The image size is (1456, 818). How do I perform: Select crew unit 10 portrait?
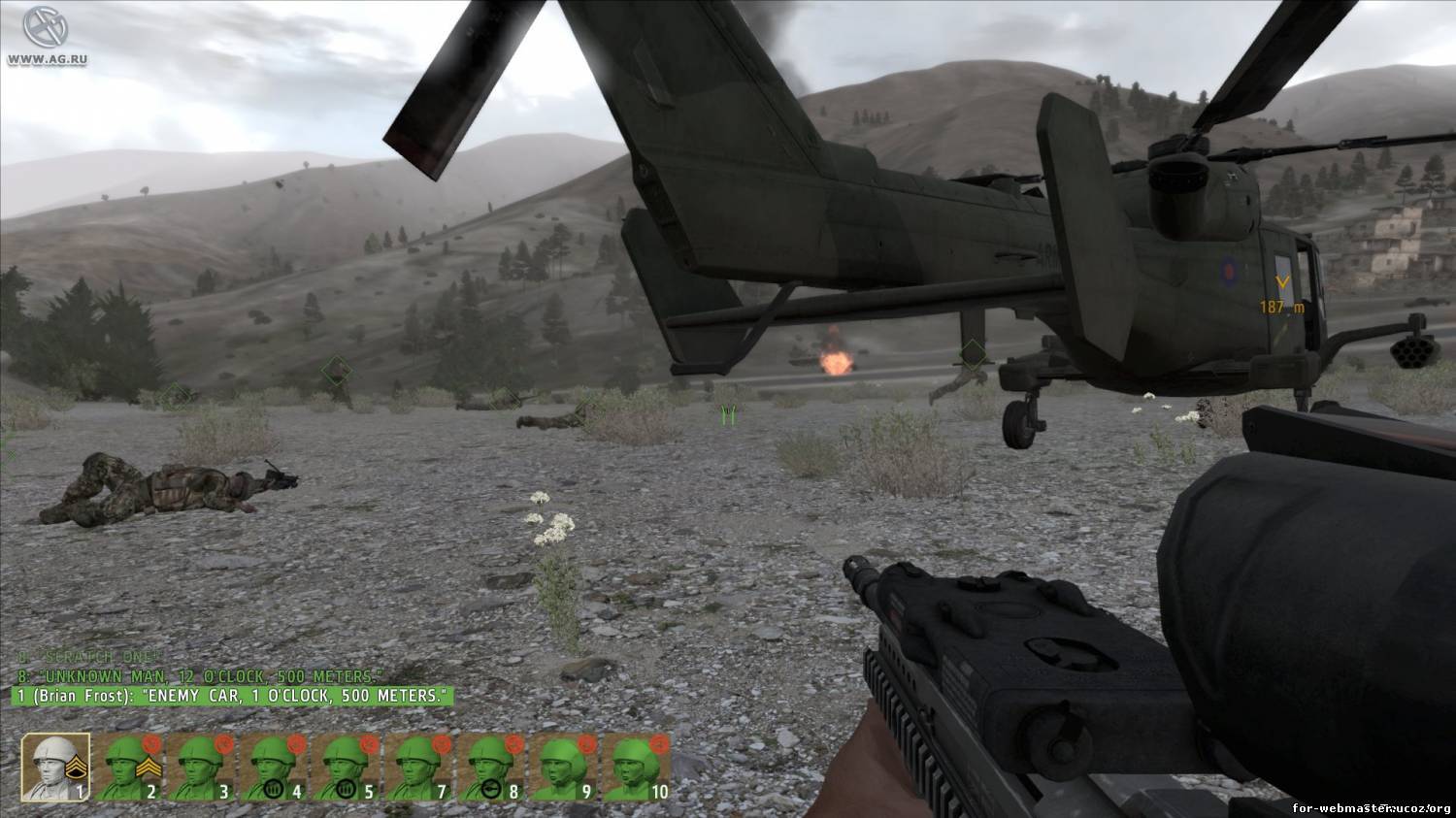[x=637, y=767]
